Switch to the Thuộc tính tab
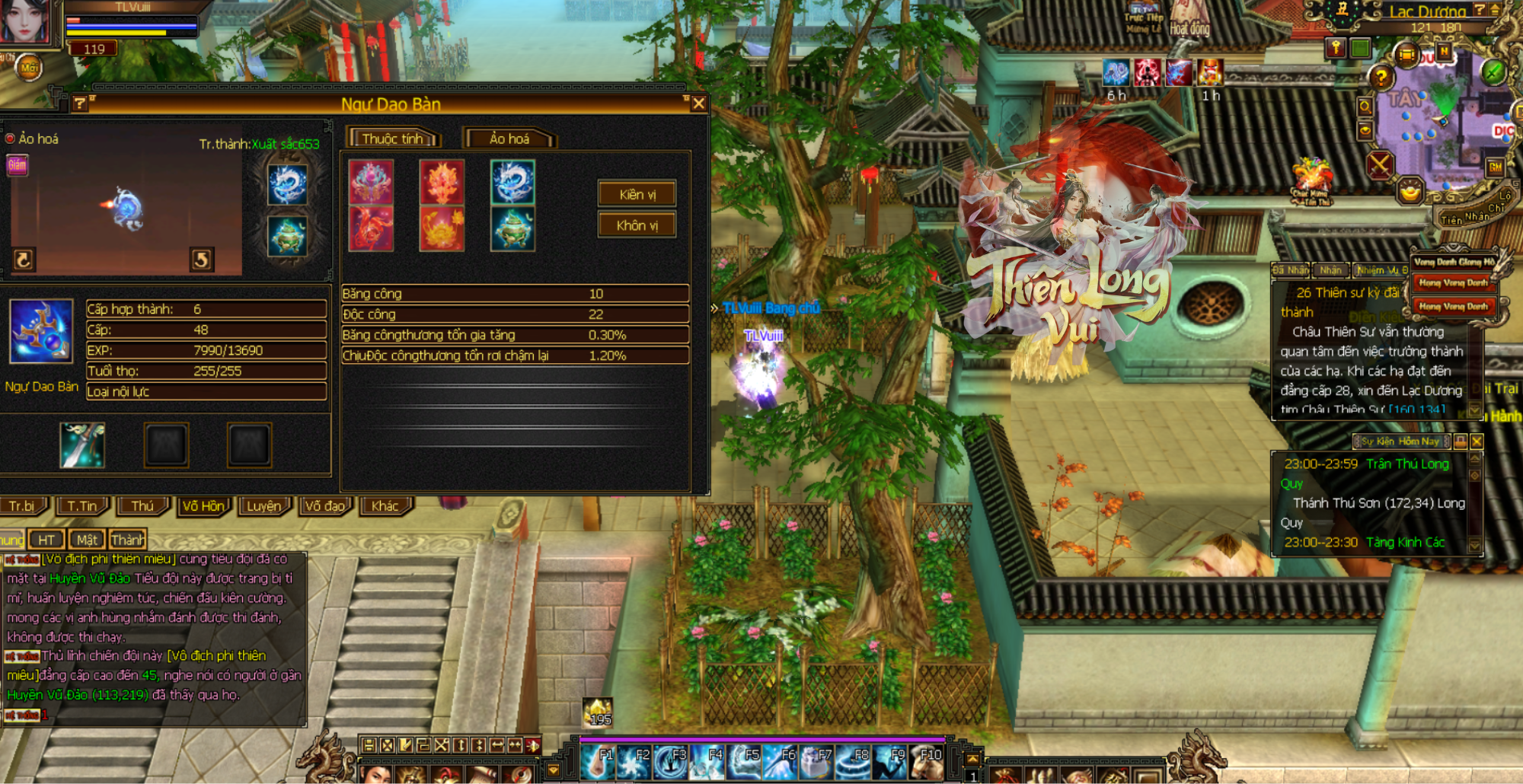The height and width of the screenshot is (784, 1523). click(x=393, y=139)
